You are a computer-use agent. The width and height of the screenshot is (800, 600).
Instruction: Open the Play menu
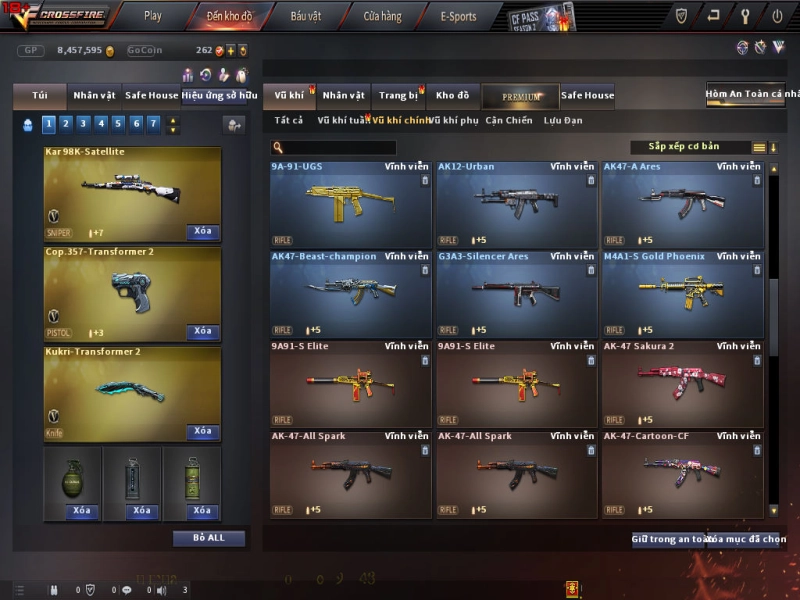coord(152,16)
